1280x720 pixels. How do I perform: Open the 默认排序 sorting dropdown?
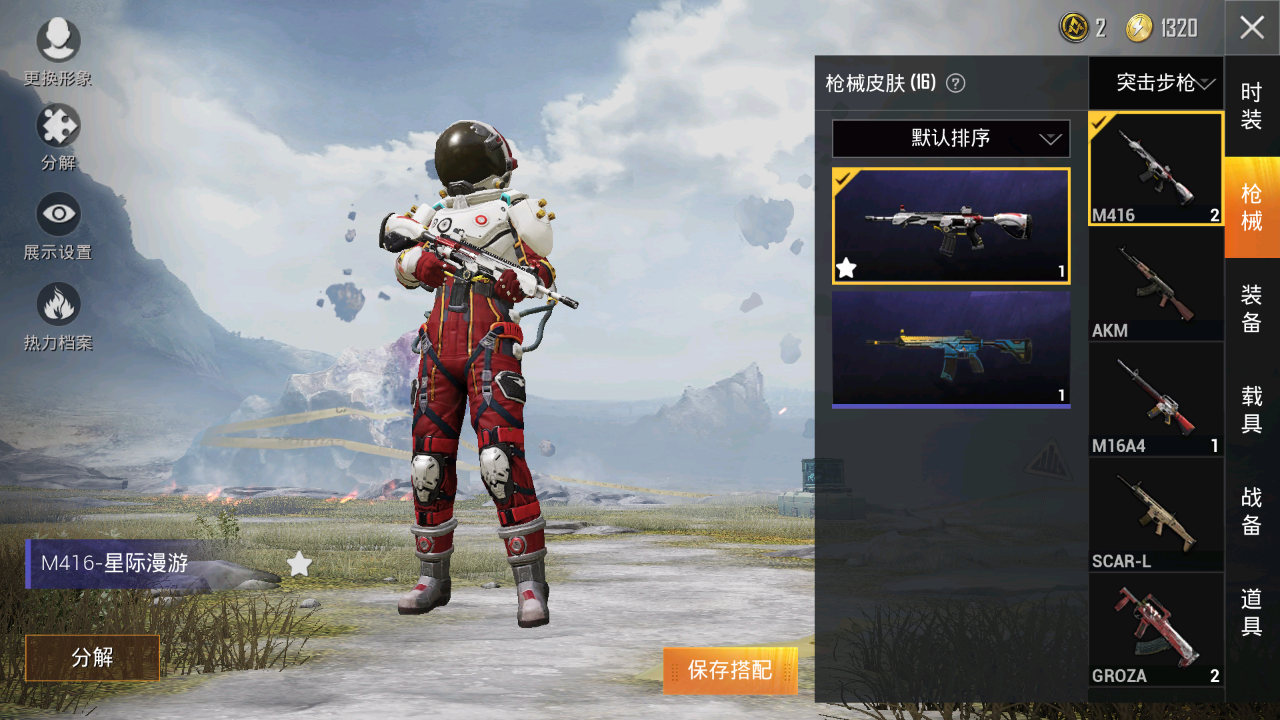pyautogui.click(x=950, y=138)
